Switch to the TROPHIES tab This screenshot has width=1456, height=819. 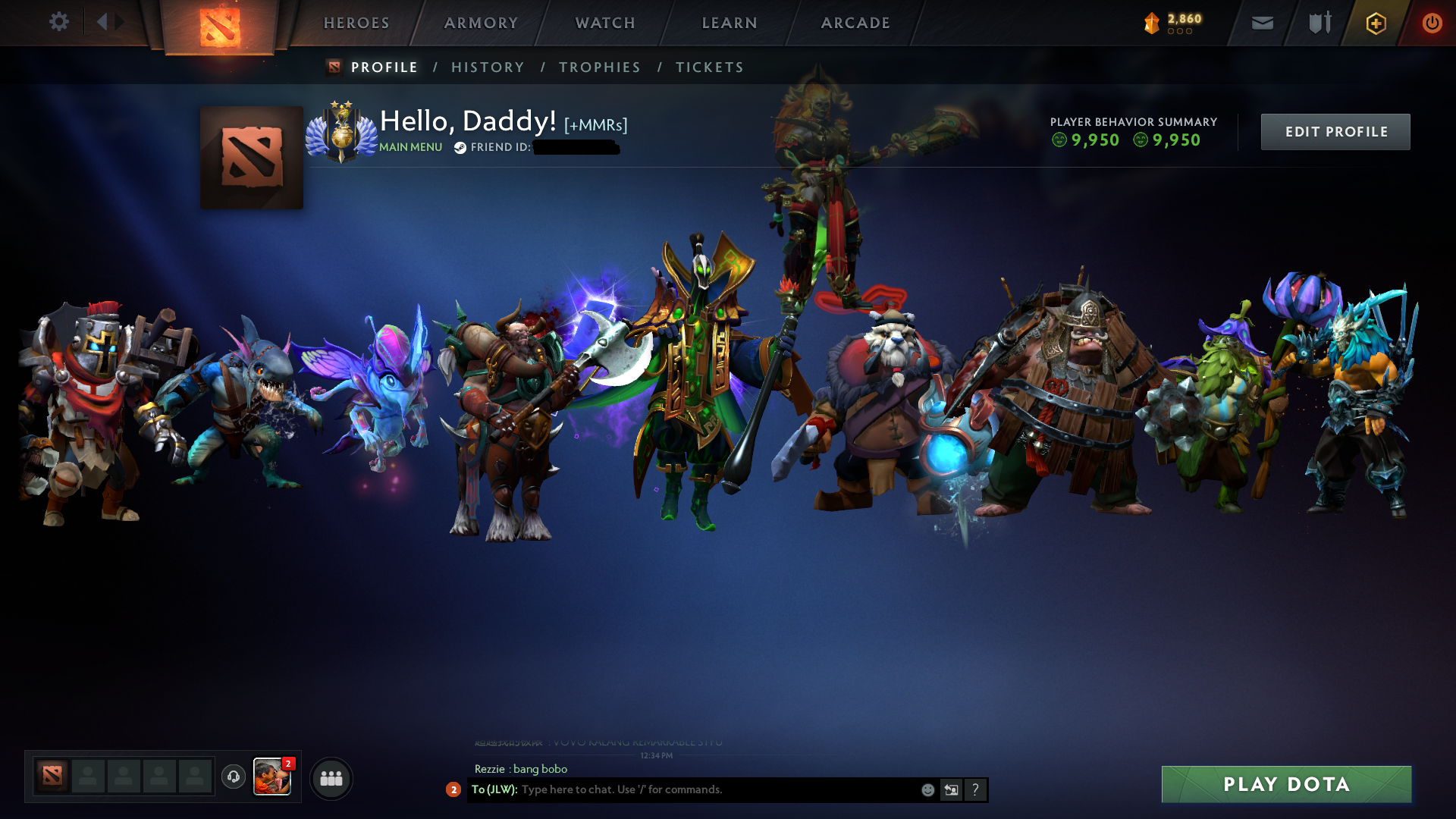pyautogui.click(x=599, y=67)
